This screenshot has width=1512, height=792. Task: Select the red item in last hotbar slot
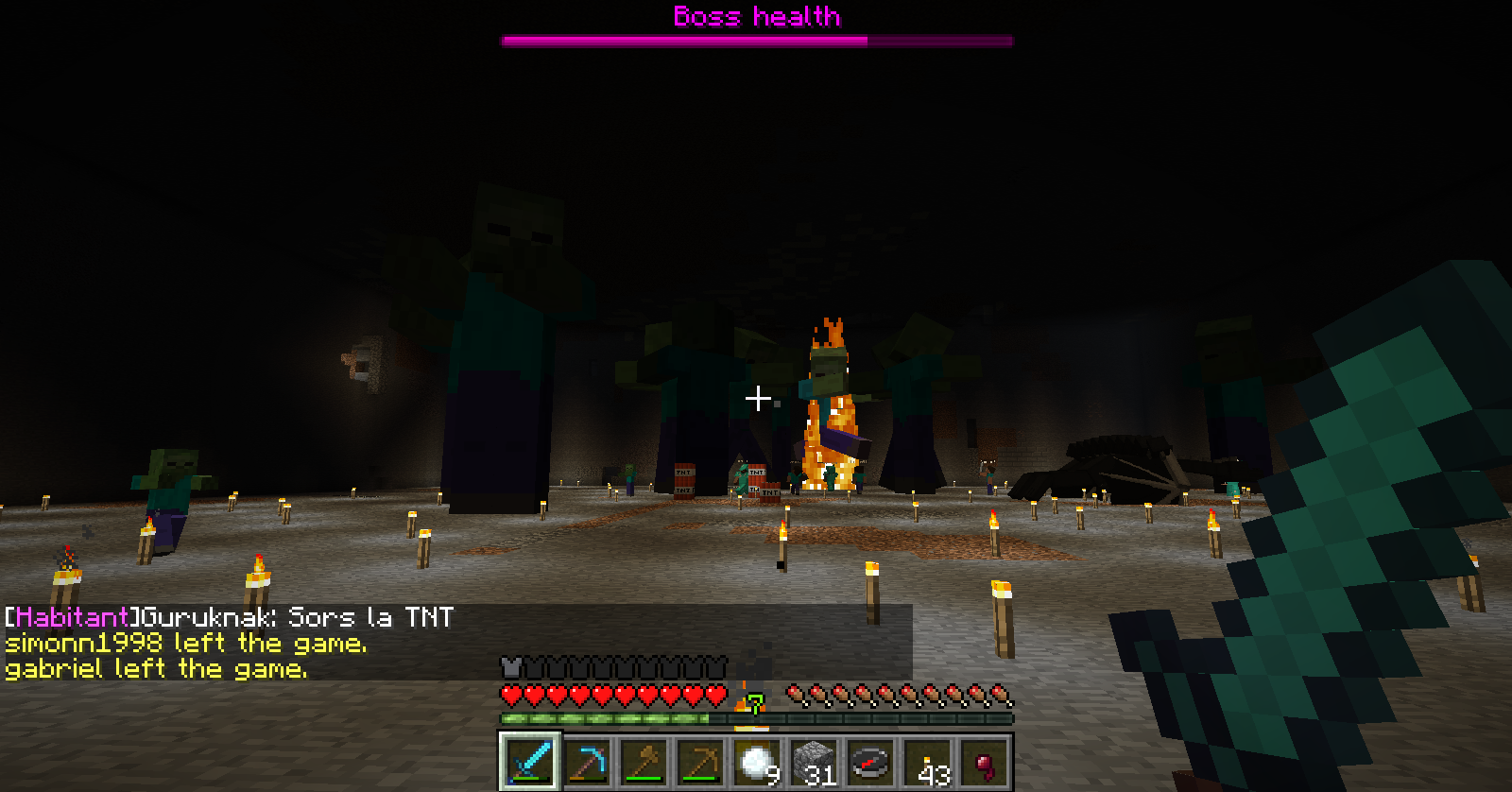984,762
